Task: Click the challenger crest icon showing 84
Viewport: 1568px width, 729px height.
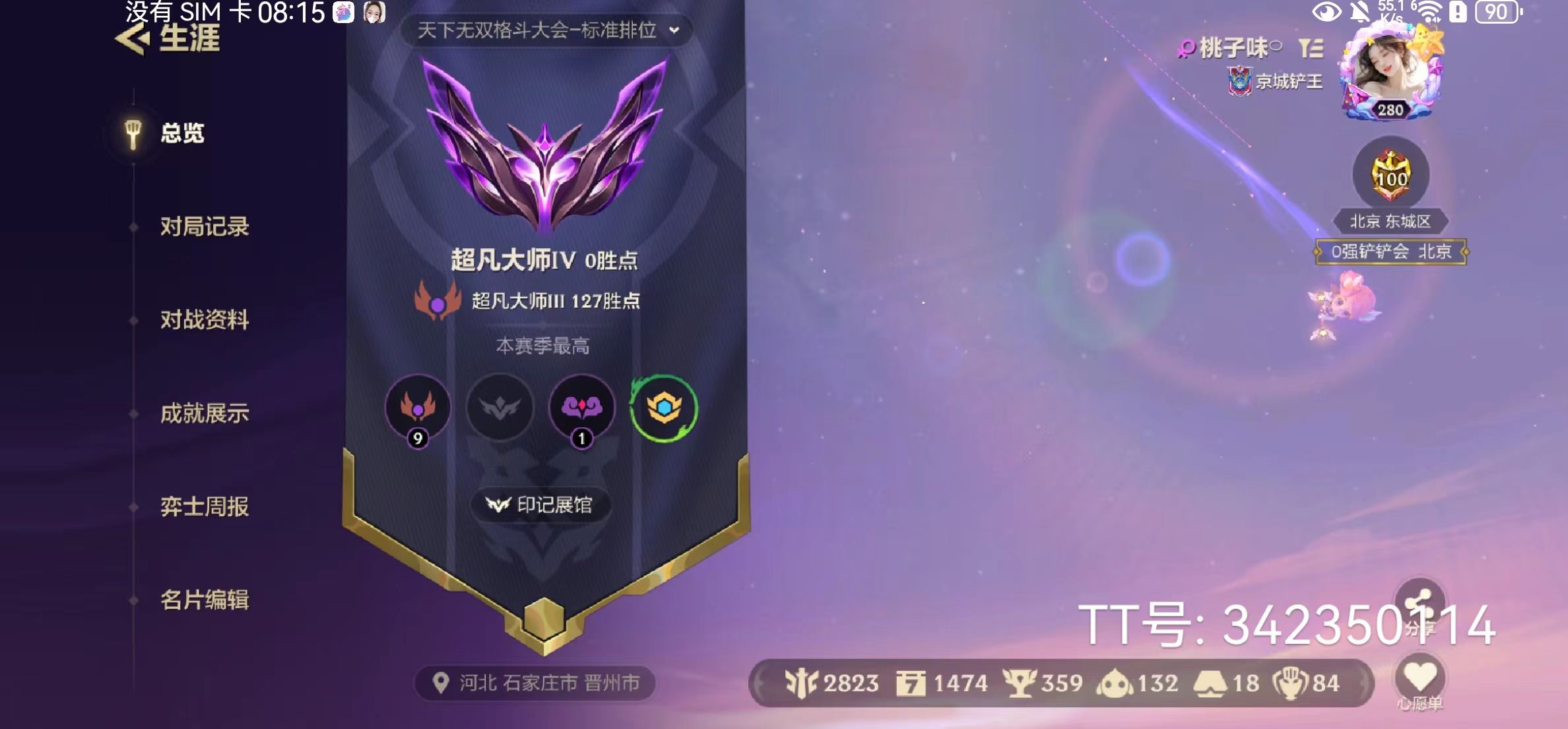Action: 1290,683
